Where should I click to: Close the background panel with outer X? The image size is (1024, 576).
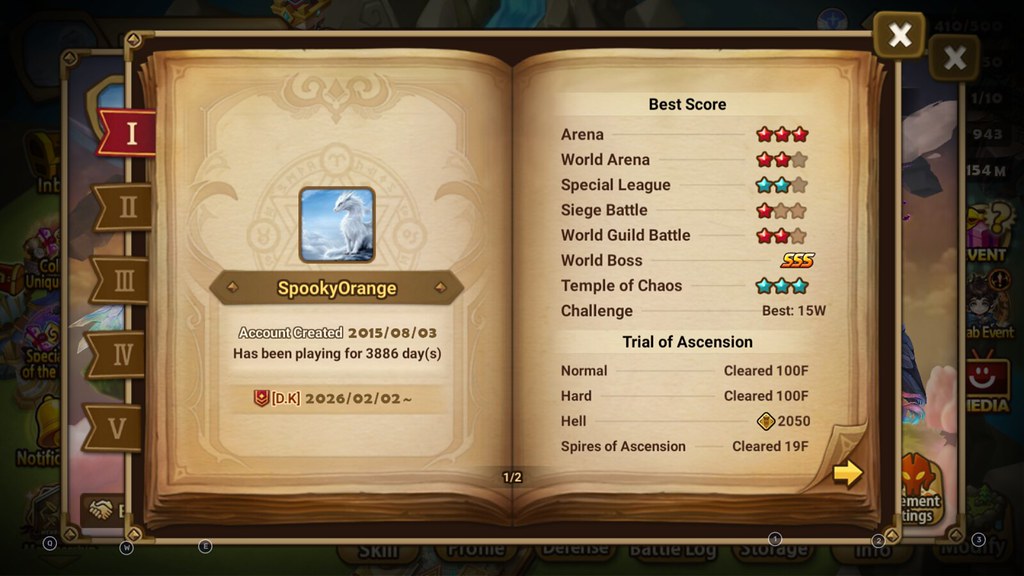point(954,57)
